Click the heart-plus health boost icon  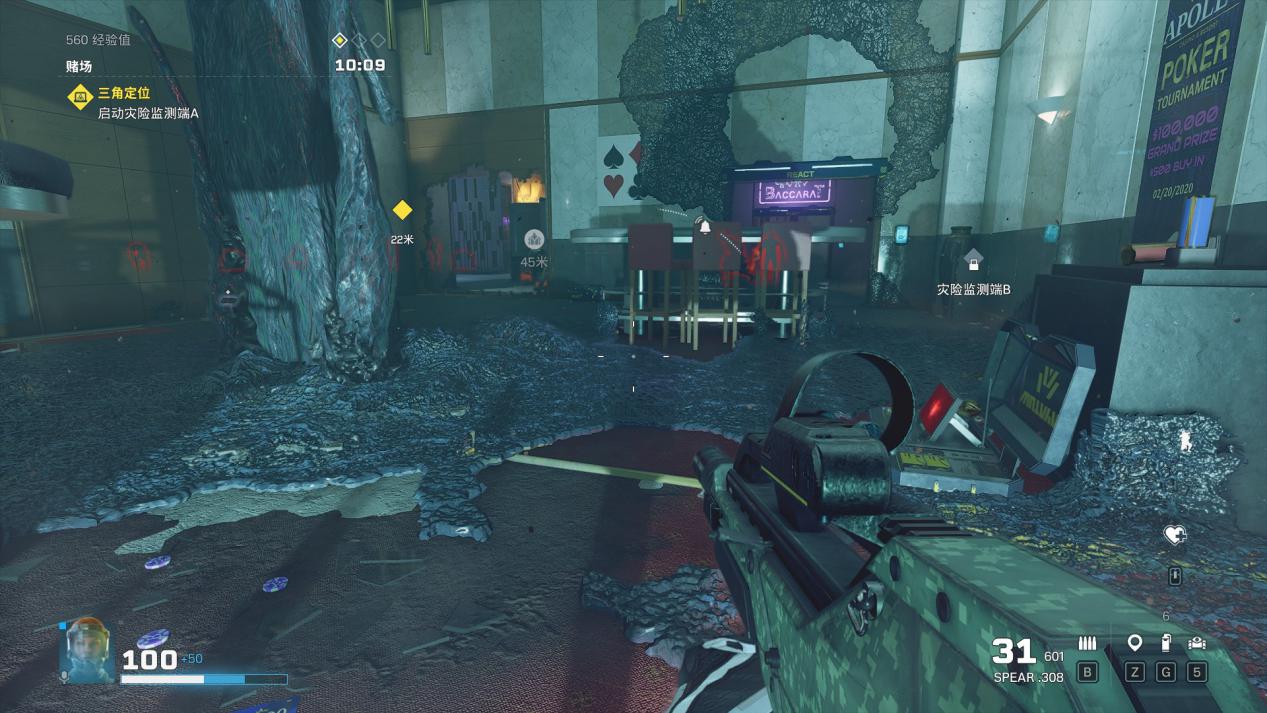pyautogui.click(x=1175, y=535)
